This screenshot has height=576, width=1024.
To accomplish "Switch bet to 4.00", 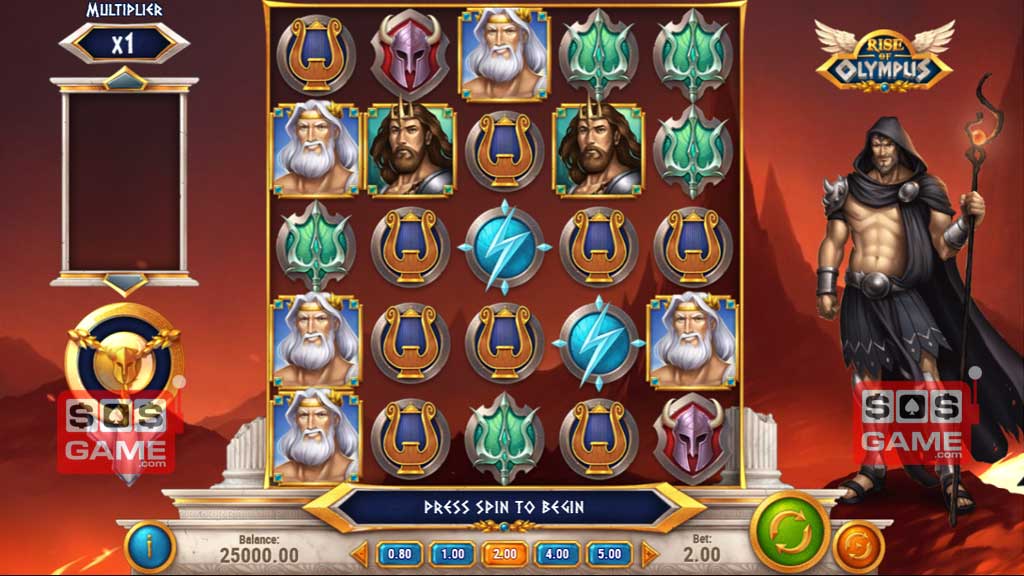I will [x=557, y=553].
